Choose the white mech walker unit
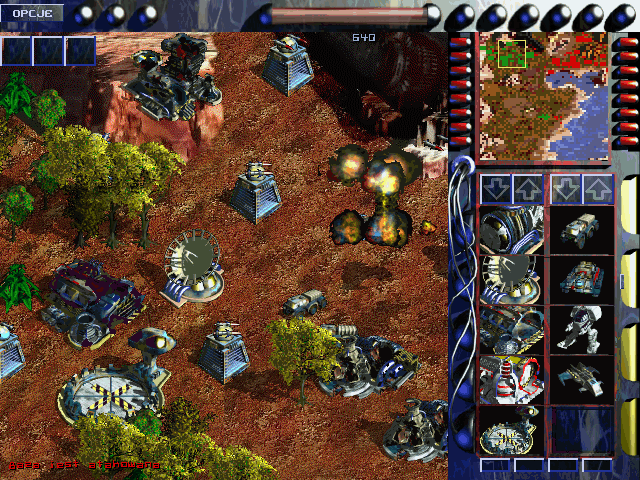Screen dimensions: 640x480 [x=581, y=328]
